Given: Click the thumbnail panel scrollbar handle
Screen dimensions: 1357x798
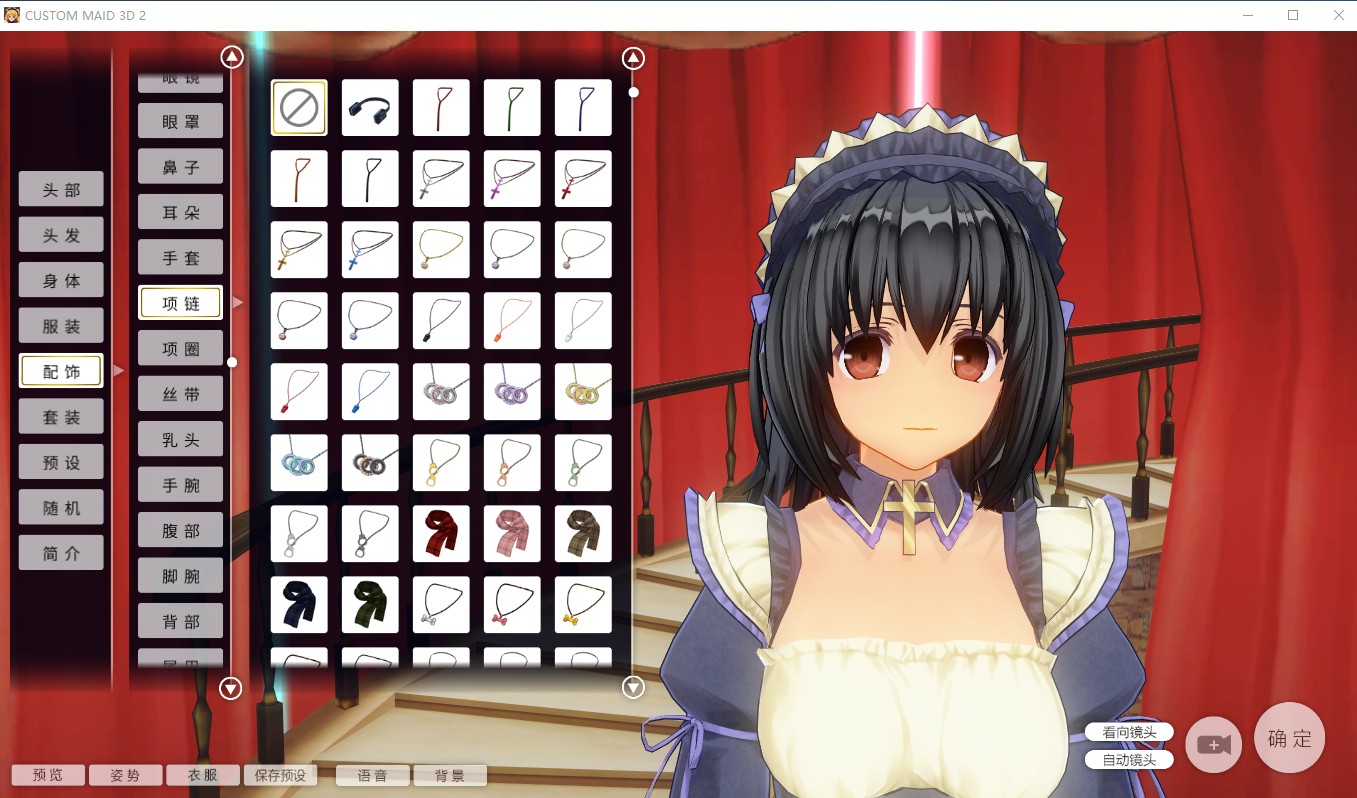Looking at the screenshot, I should (x=633, y=91).
